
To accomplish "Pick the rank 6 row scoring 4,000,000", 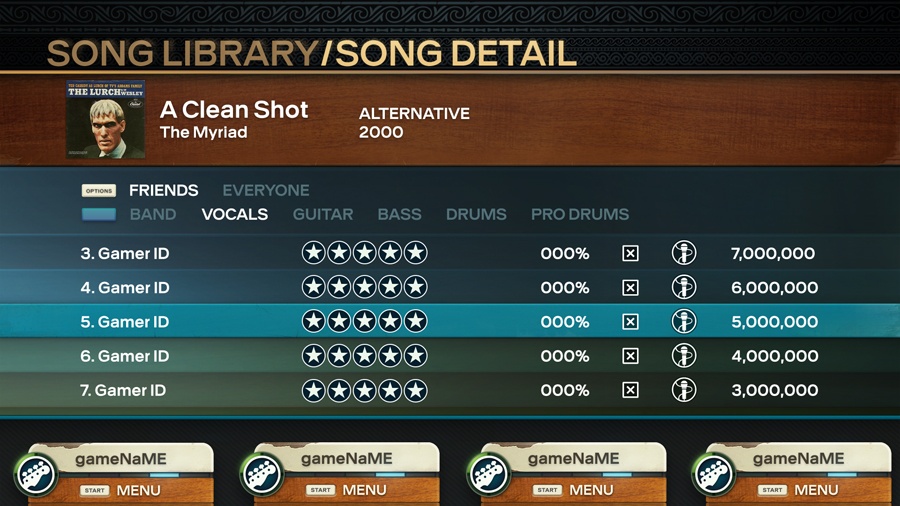I will point(448,356).
